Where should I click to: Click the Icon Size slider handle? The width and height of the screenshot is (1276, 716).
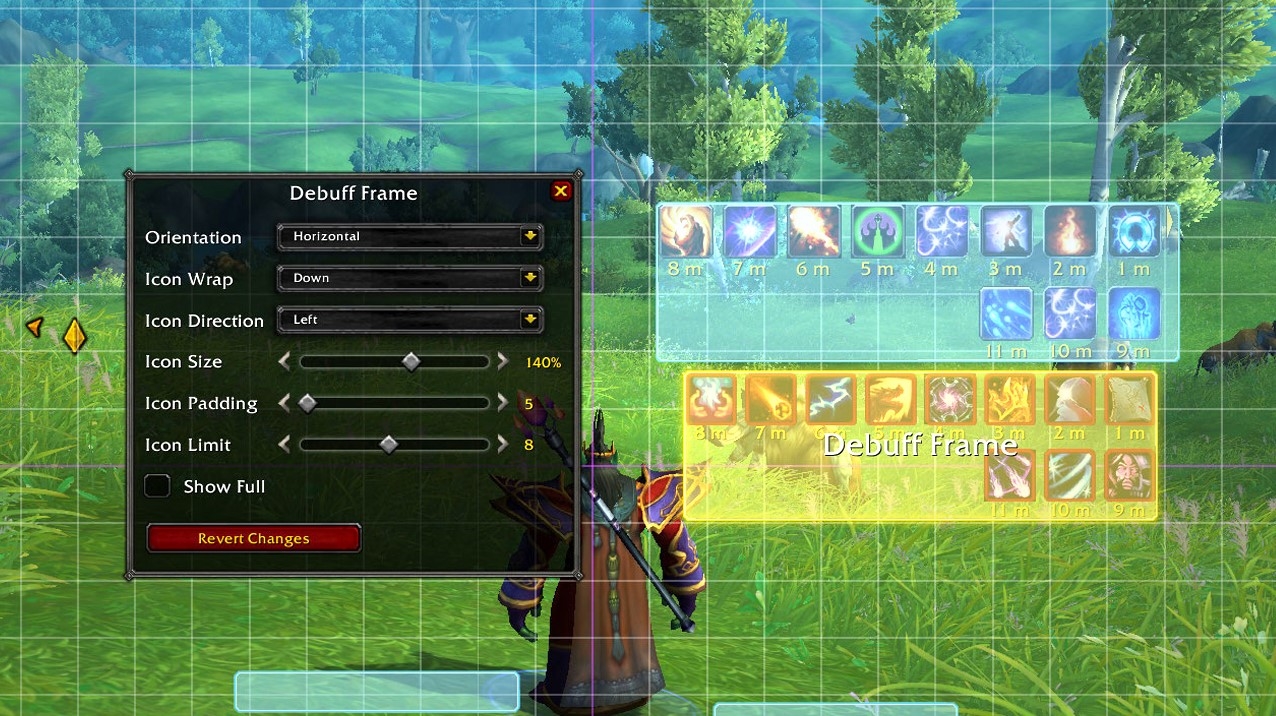pos(410,362)
